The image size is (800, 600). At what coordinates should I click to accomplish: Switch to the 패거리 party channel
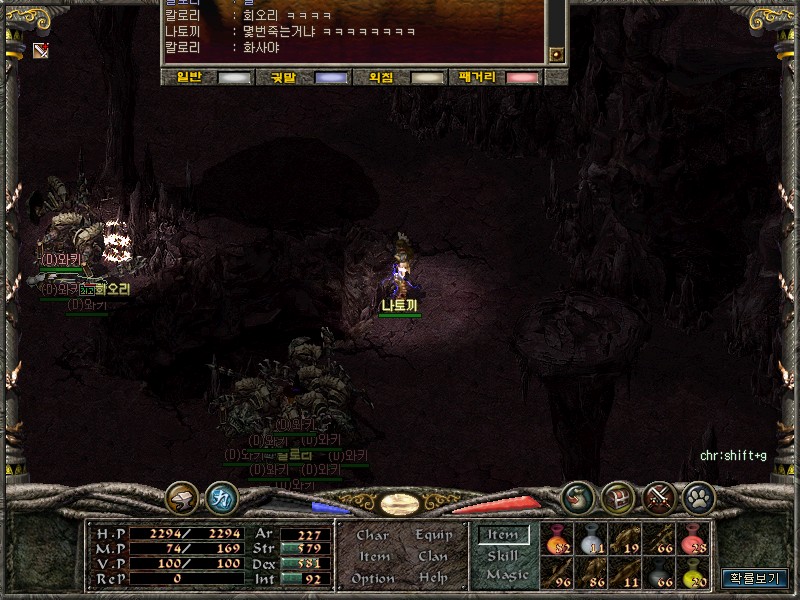pyautogui.click(x=496, y=77)
